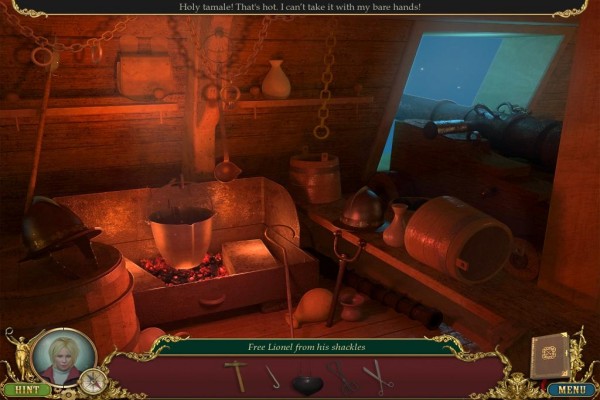The width and height of the screenshot is (600, 400).
Task: Open the MENU button
Action: point(571,389)
